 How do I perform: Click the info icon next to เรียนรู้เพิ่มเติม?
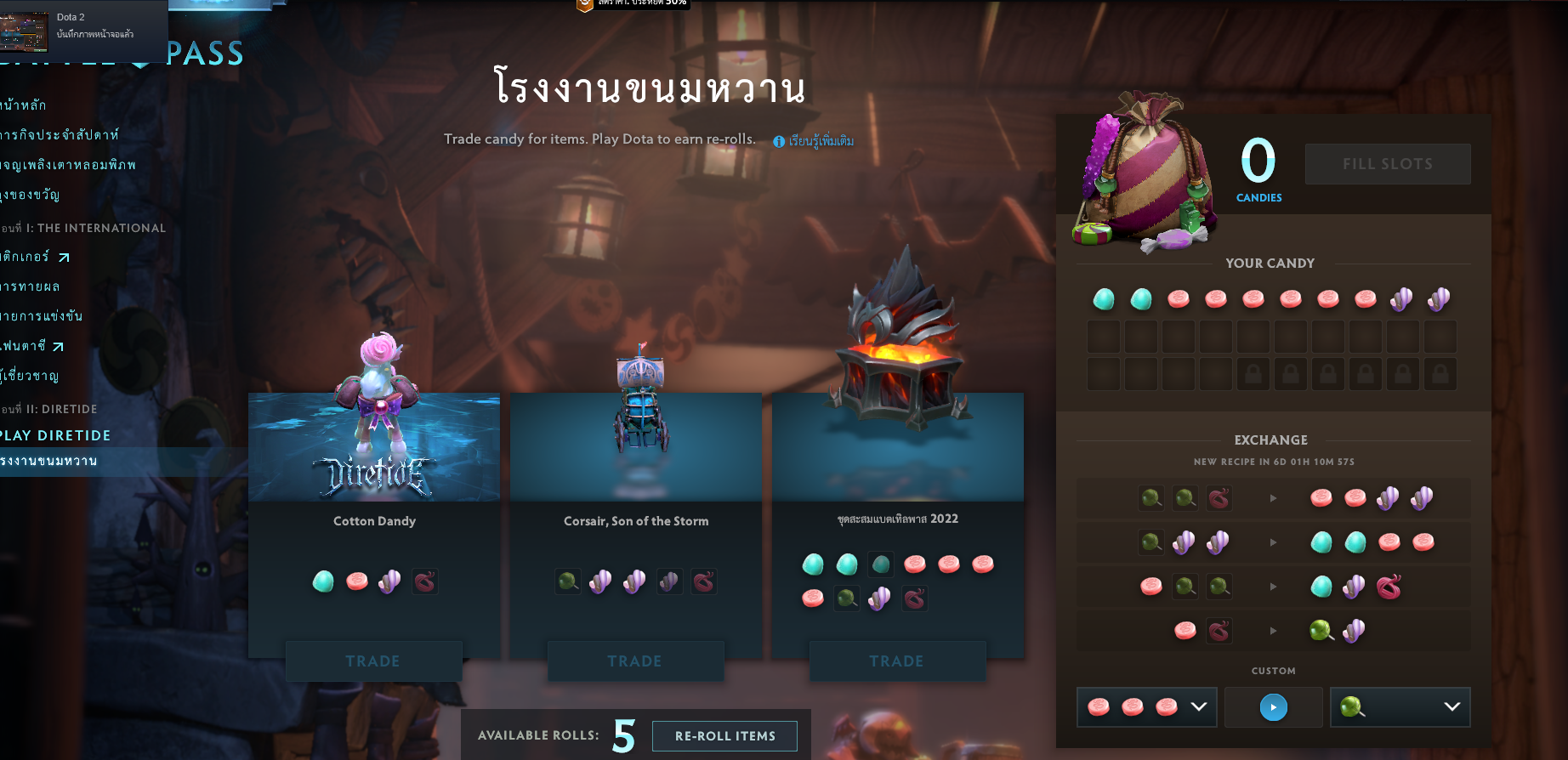(779, 141)
